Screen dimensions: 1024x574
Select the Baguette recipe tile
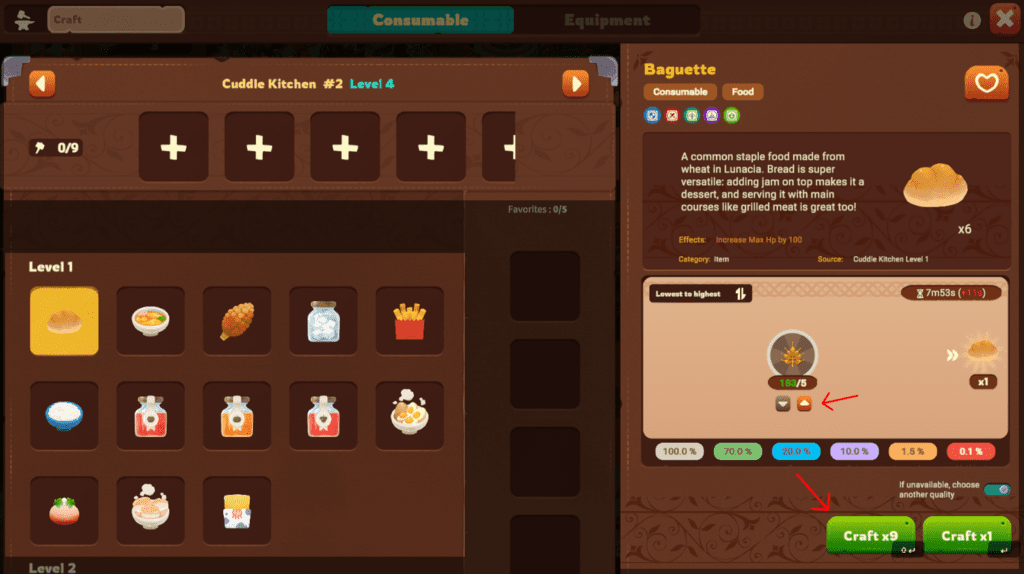[x=64, y=321]
